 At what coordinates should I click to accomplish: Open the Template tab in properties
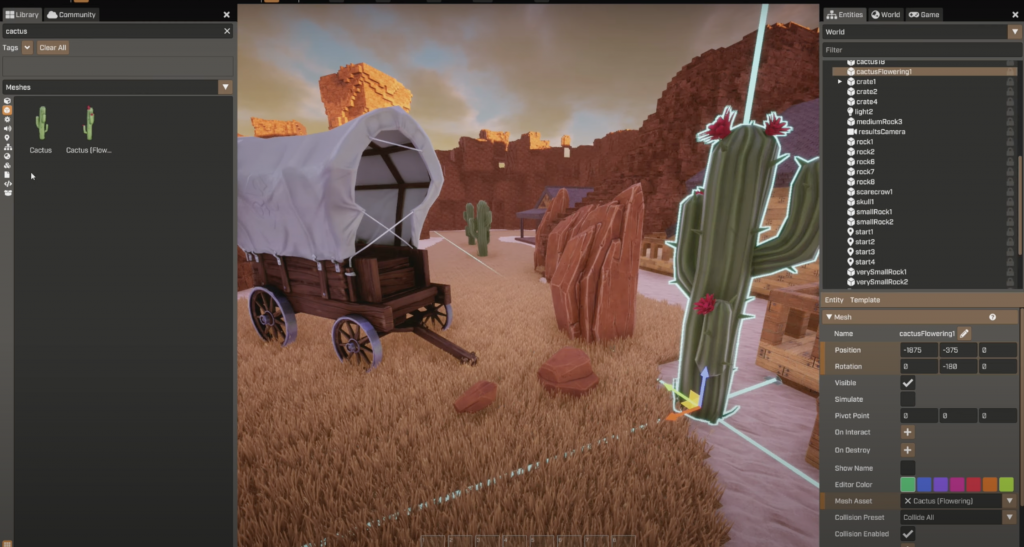pos(865,300)
